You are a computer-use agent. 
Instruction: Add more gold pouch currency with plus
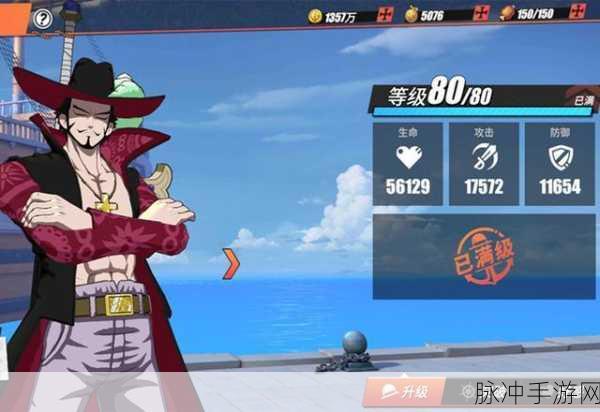coord(481,14)
